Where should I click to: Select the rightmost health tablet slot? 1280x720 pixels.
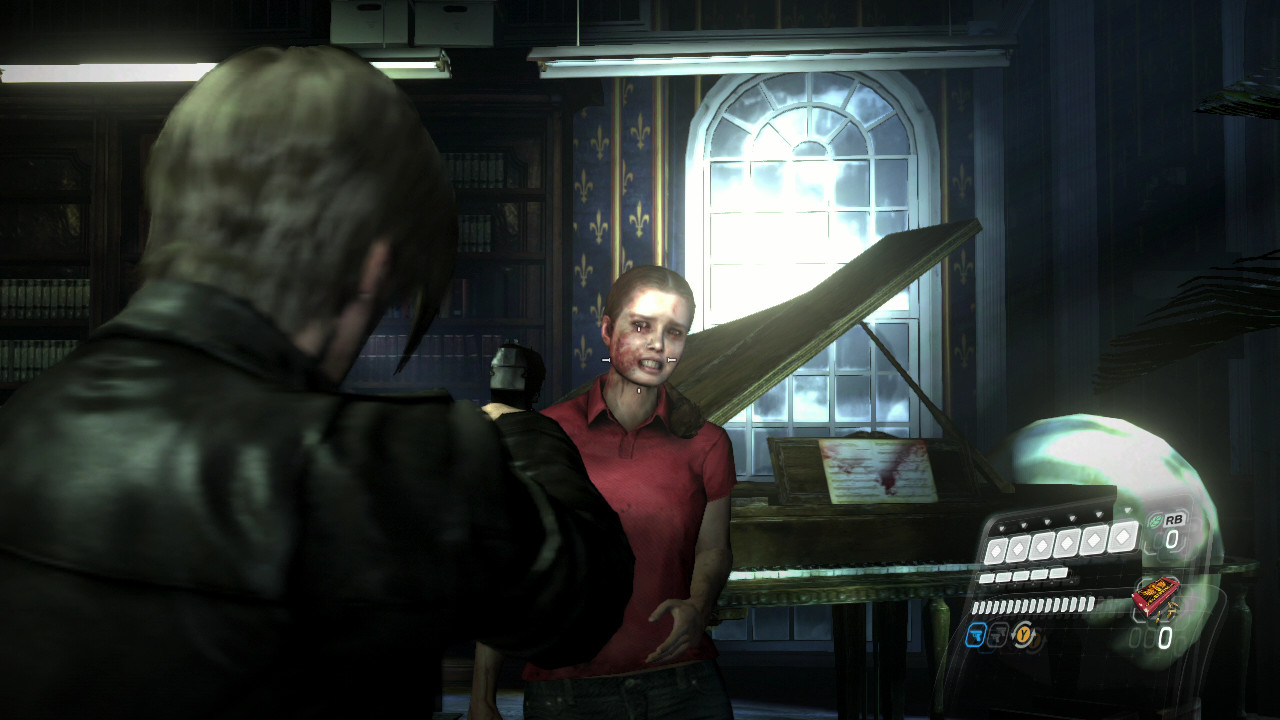pyautogui.click(x=1120, y=537)
